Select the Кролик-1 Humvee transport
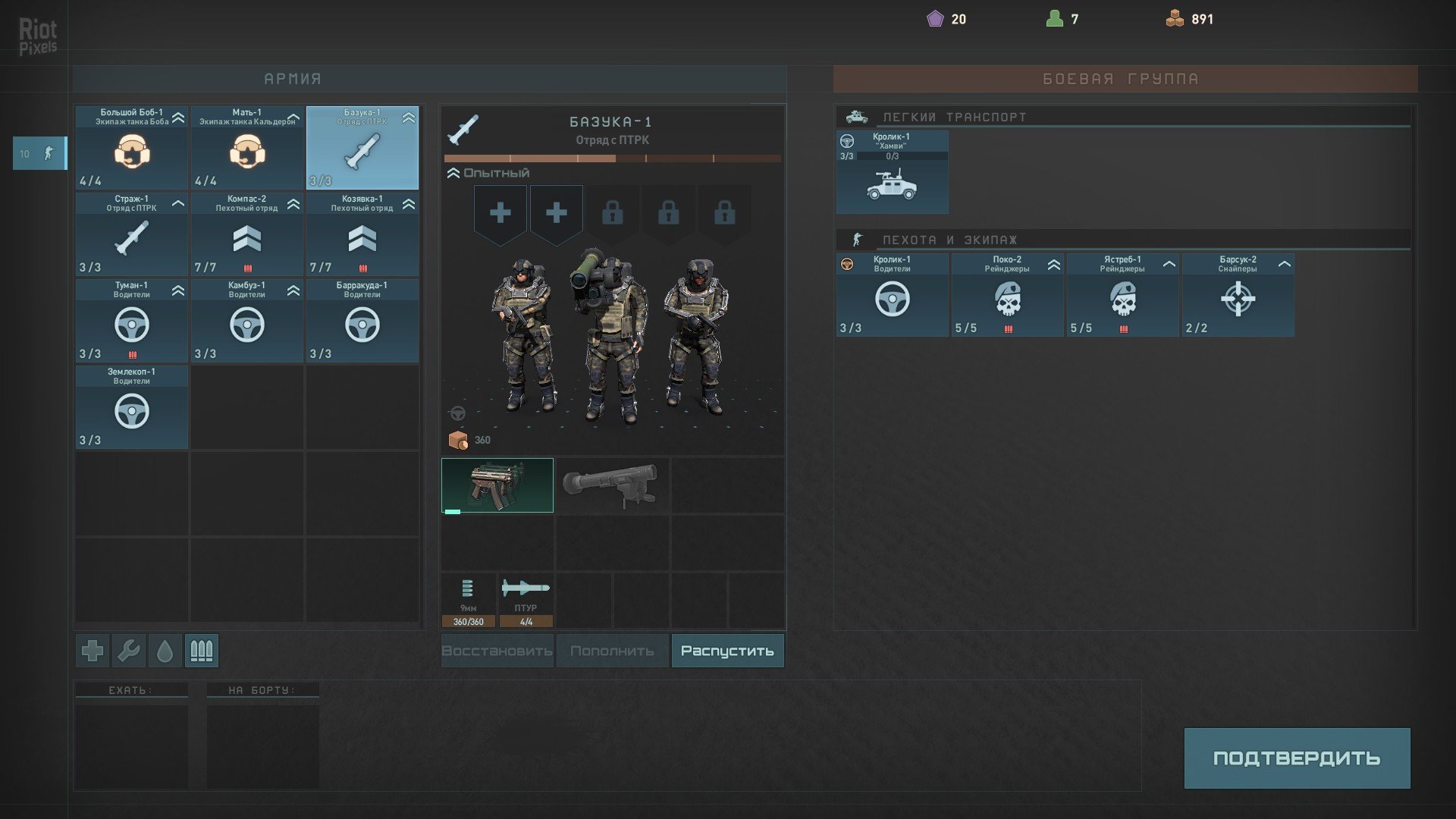Viewport: 1456px width, 819px height. point(892,173)
